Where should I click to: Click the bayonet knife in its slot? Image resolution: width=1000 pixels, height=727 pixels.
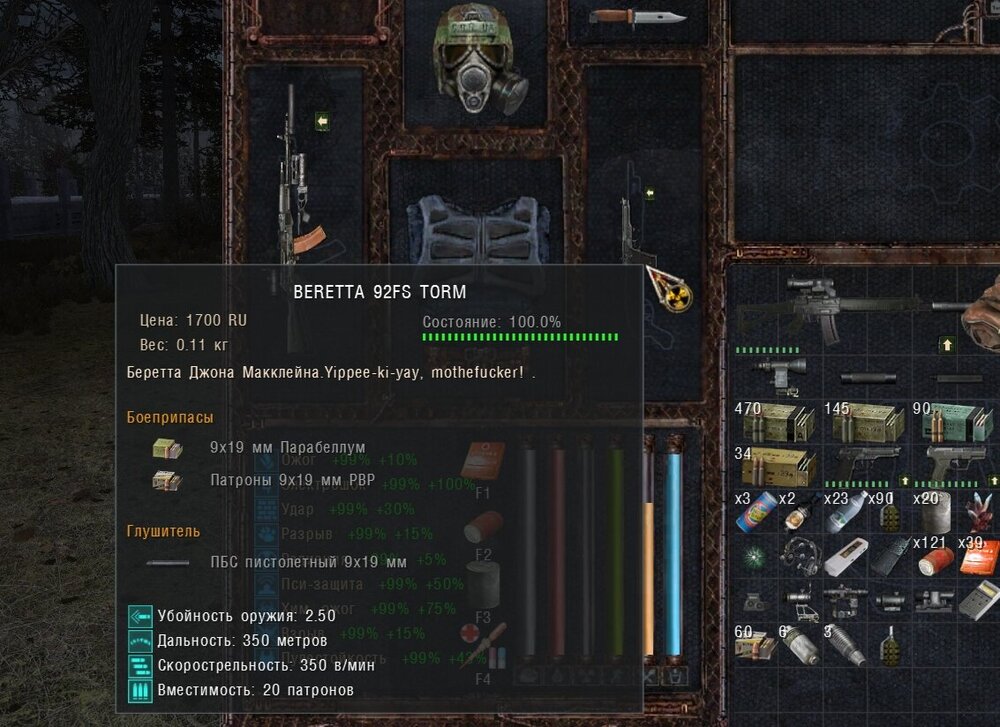tap(636, 17)
